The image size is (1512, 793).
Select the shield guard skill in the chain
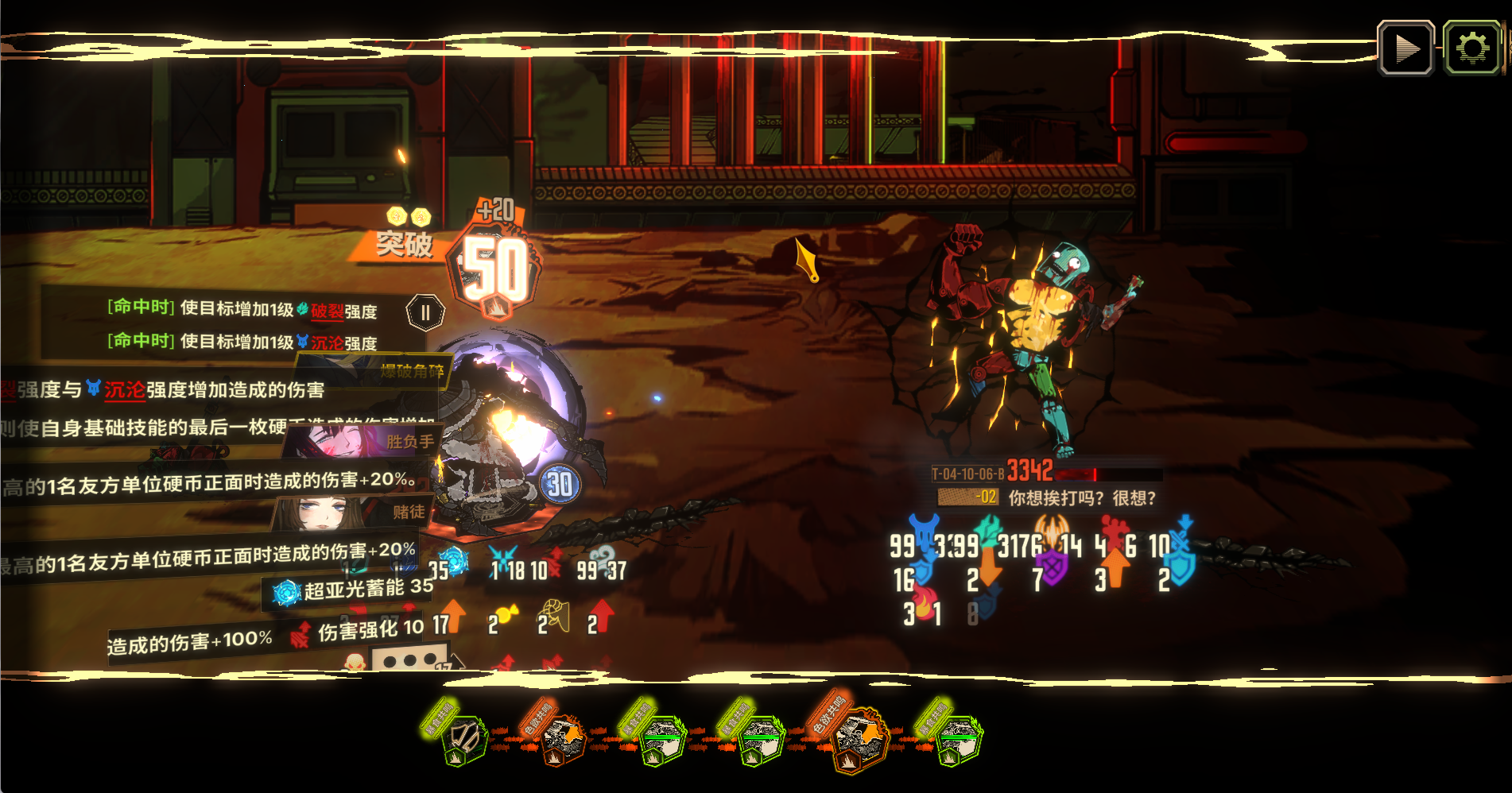tap(463, 741)
